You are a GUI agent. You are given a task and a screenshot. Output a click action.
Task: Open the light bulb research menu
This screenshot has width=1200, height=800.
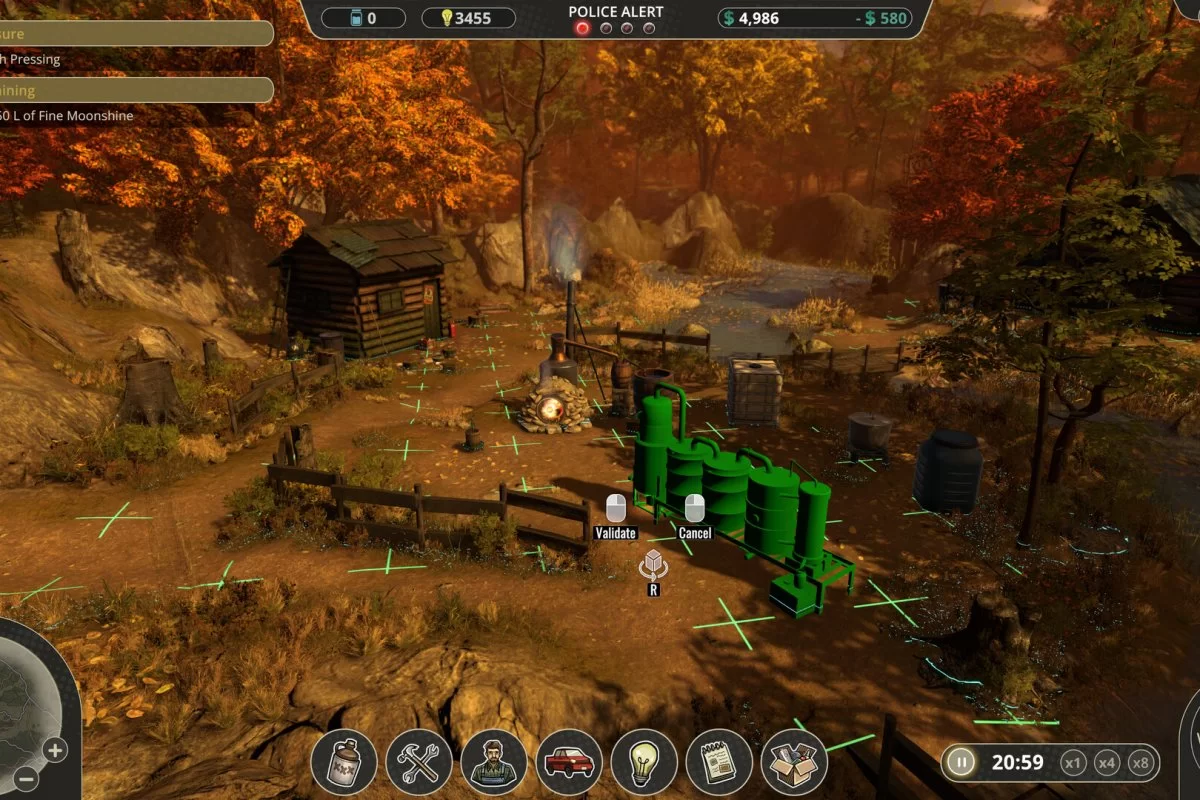click(644, 762)
